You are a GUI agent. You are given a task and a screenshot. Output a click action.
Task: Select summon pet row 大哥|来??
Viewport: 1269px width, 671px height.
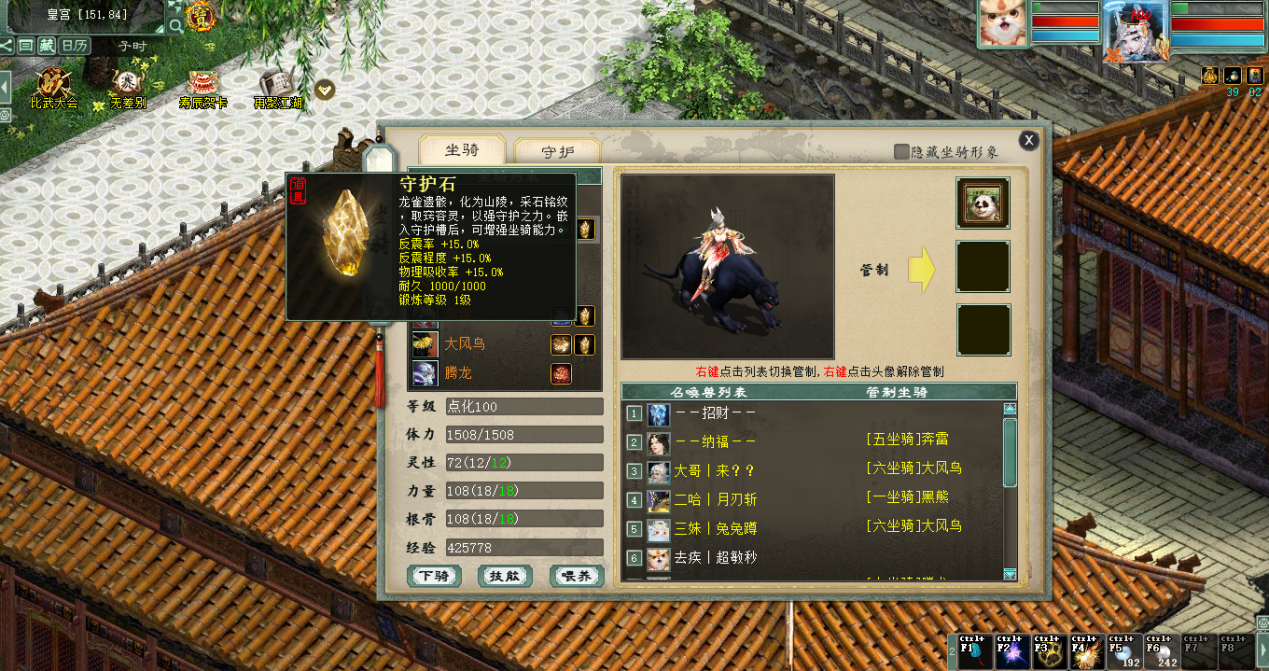click(x=714, y=470)
